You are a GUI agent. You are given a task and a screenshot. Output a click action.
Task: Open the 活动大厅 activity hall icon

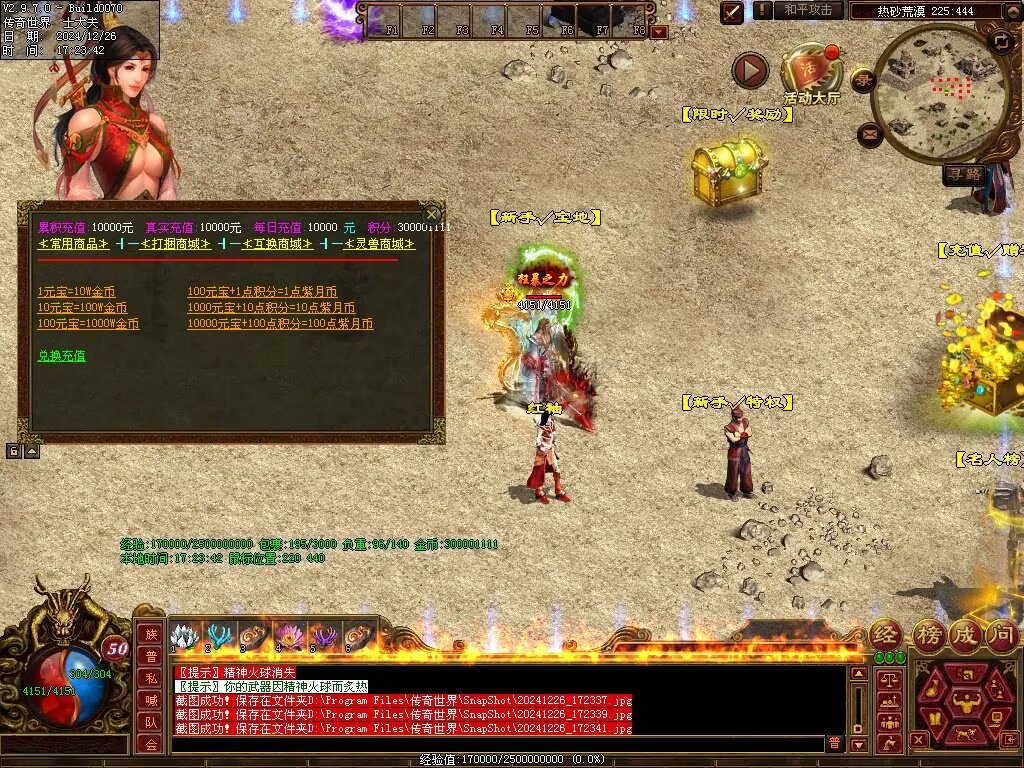(x=811, y=72)
